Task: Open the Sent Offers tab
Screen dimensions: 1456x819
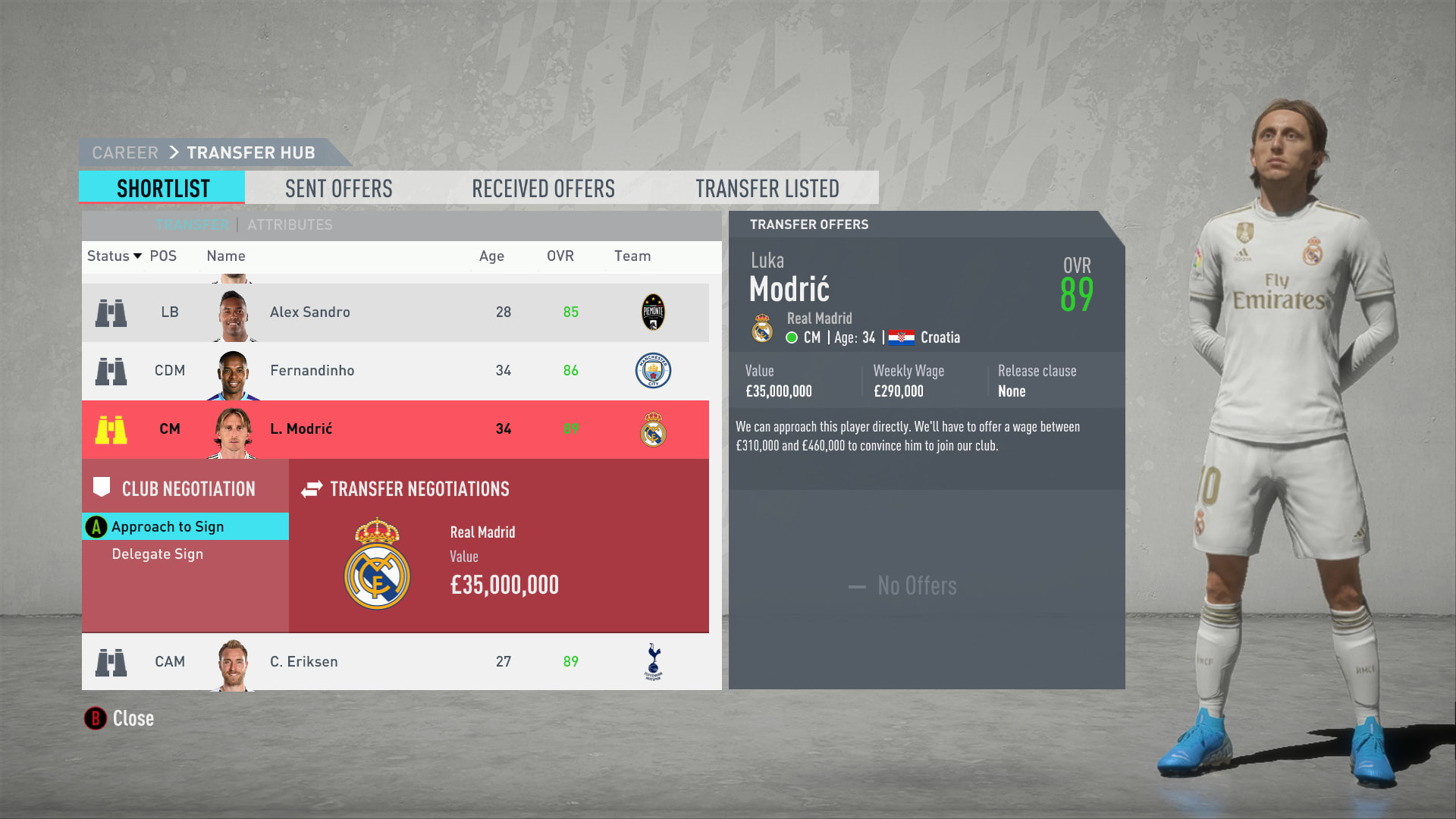Action: 338,188
